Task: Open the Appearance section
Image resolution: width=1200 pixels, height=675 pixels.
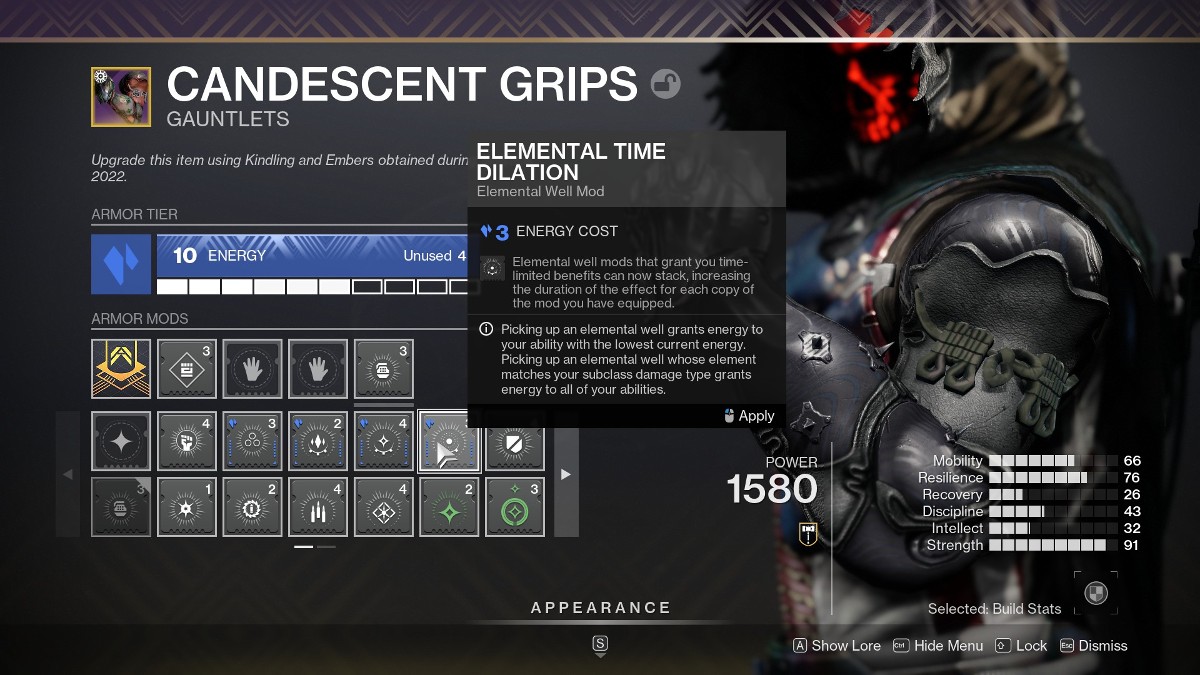Action: 600,608
